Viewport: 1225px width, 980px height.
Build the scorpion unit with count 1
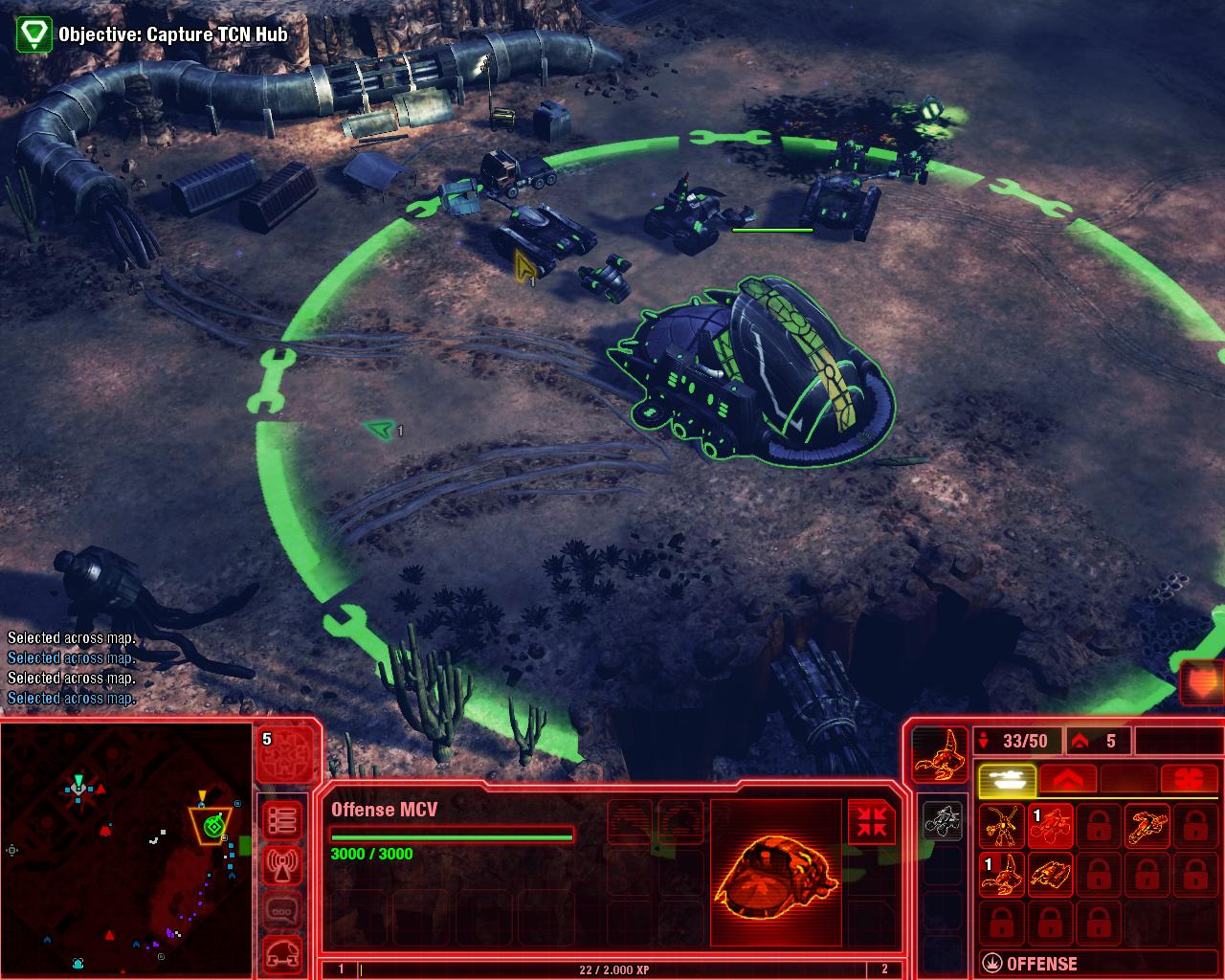pos(1002,875)
